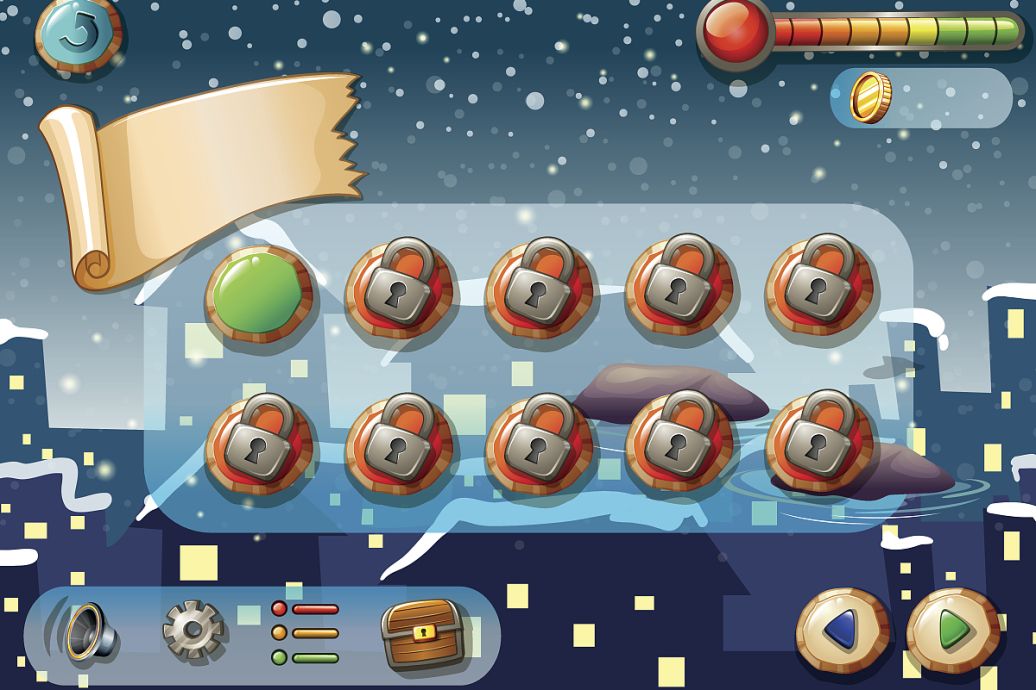The width and height of the screenshot is (1036, 690).
Task: Click the gold coin currency icon
Action: [869, 97]
